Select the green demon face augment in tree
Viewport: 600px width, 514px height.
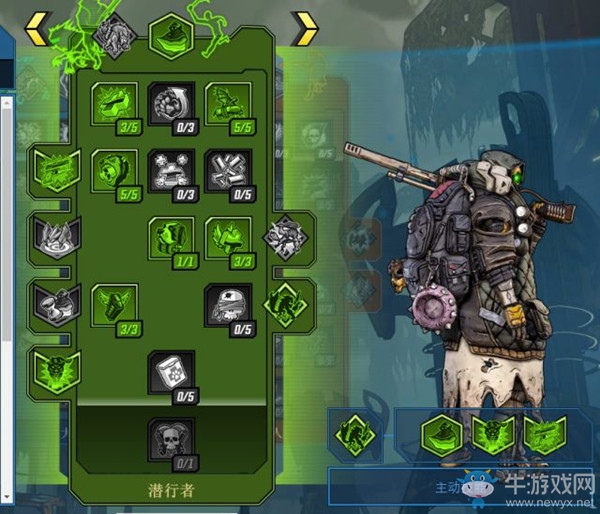(x=53, y=369)
